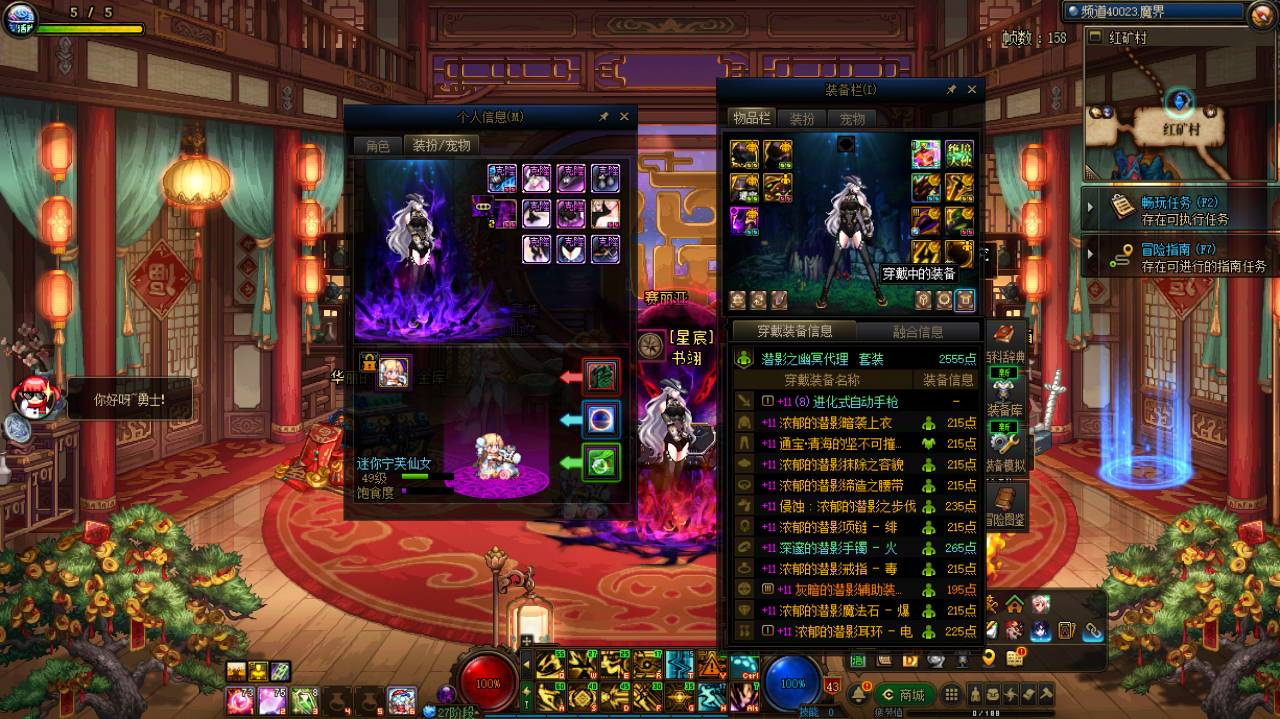Open the 物品栏 inventory tab
This screenshot has height=719, width=1280.
[x=751, y=119]
